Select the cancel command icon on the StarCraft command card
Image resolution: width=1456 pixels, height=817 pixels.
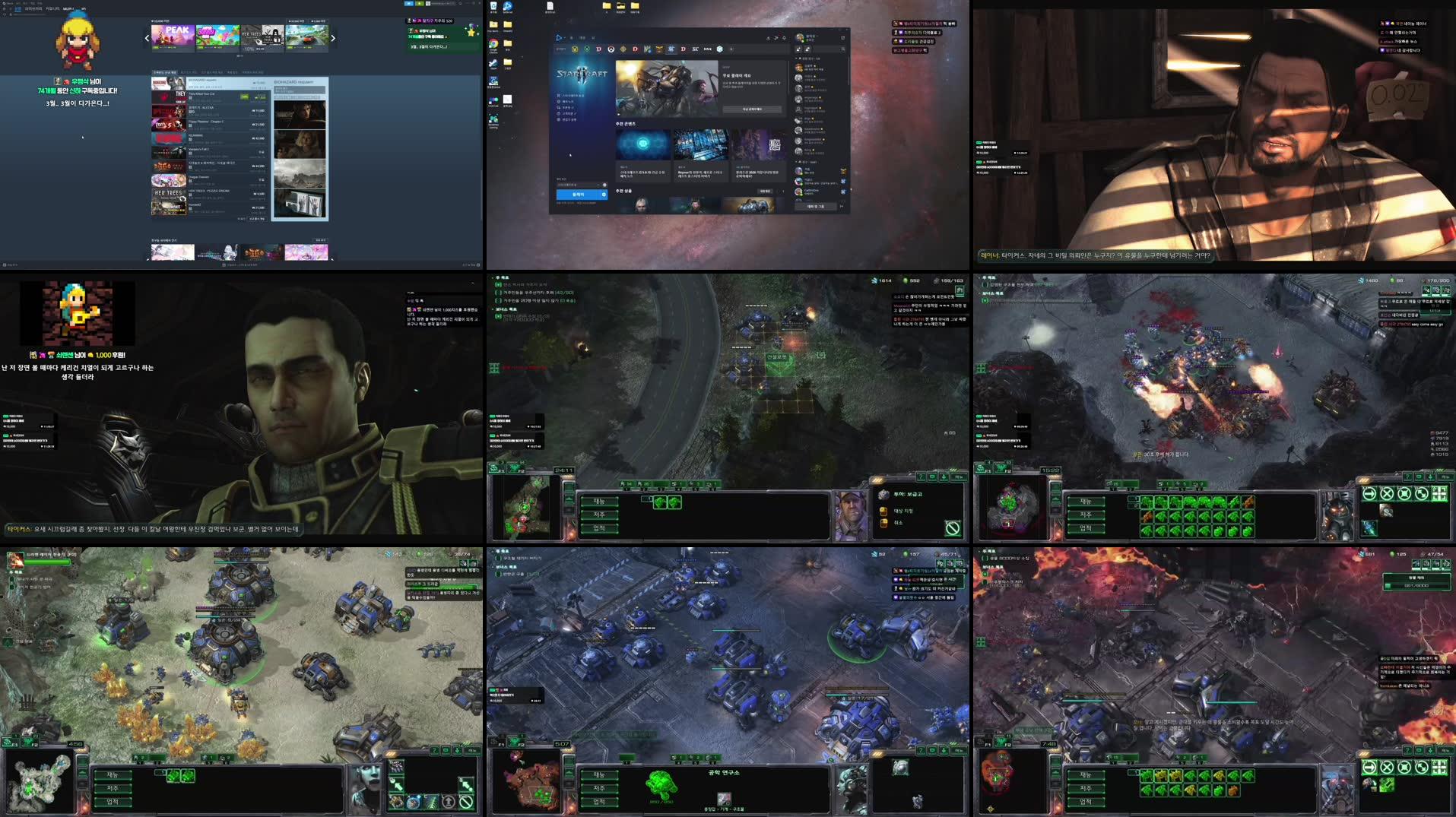pyautogui.click(x=952, y=527)
